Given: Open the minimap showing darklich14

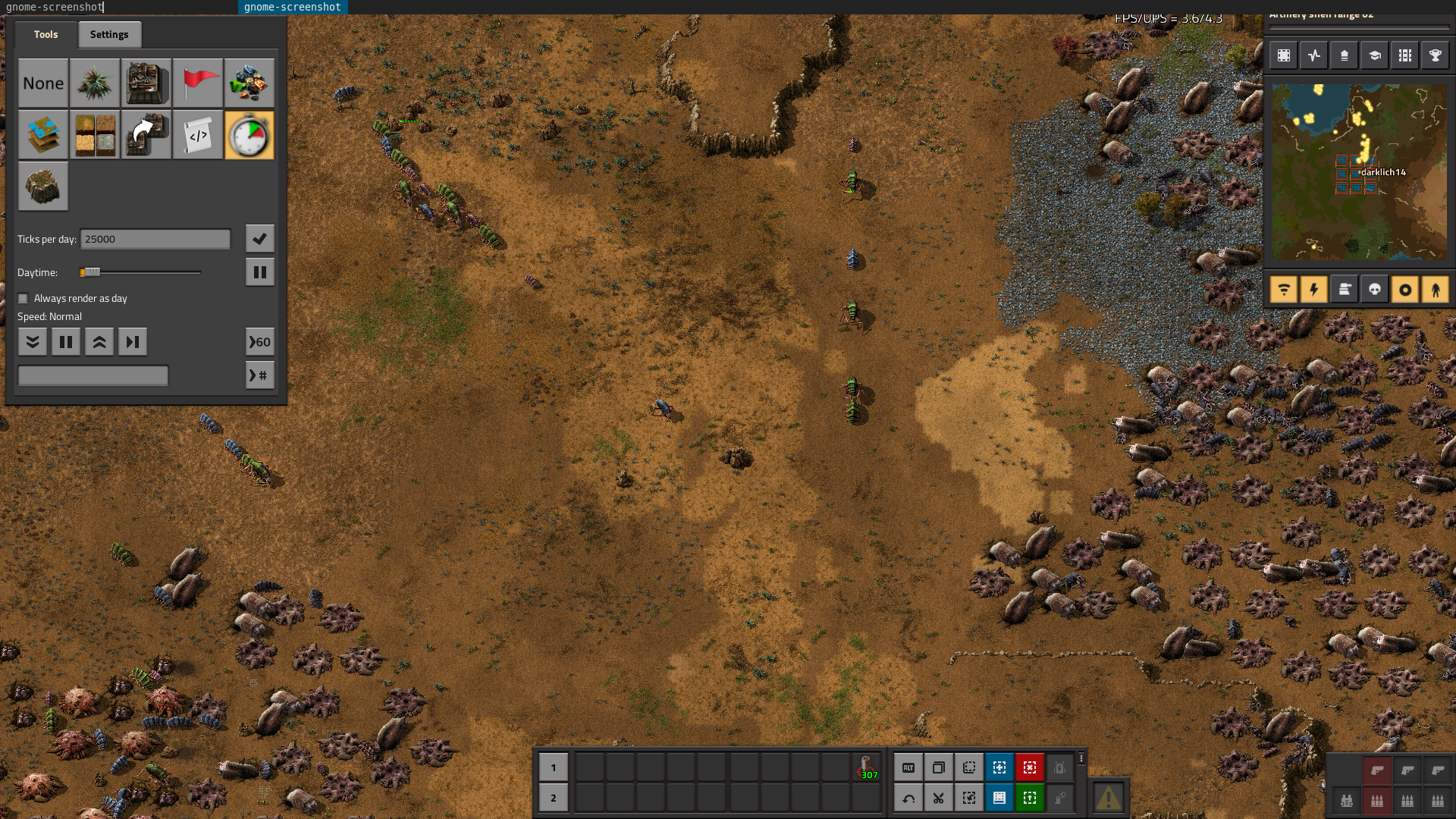Looking at the screenshot, I should 1359,172.
